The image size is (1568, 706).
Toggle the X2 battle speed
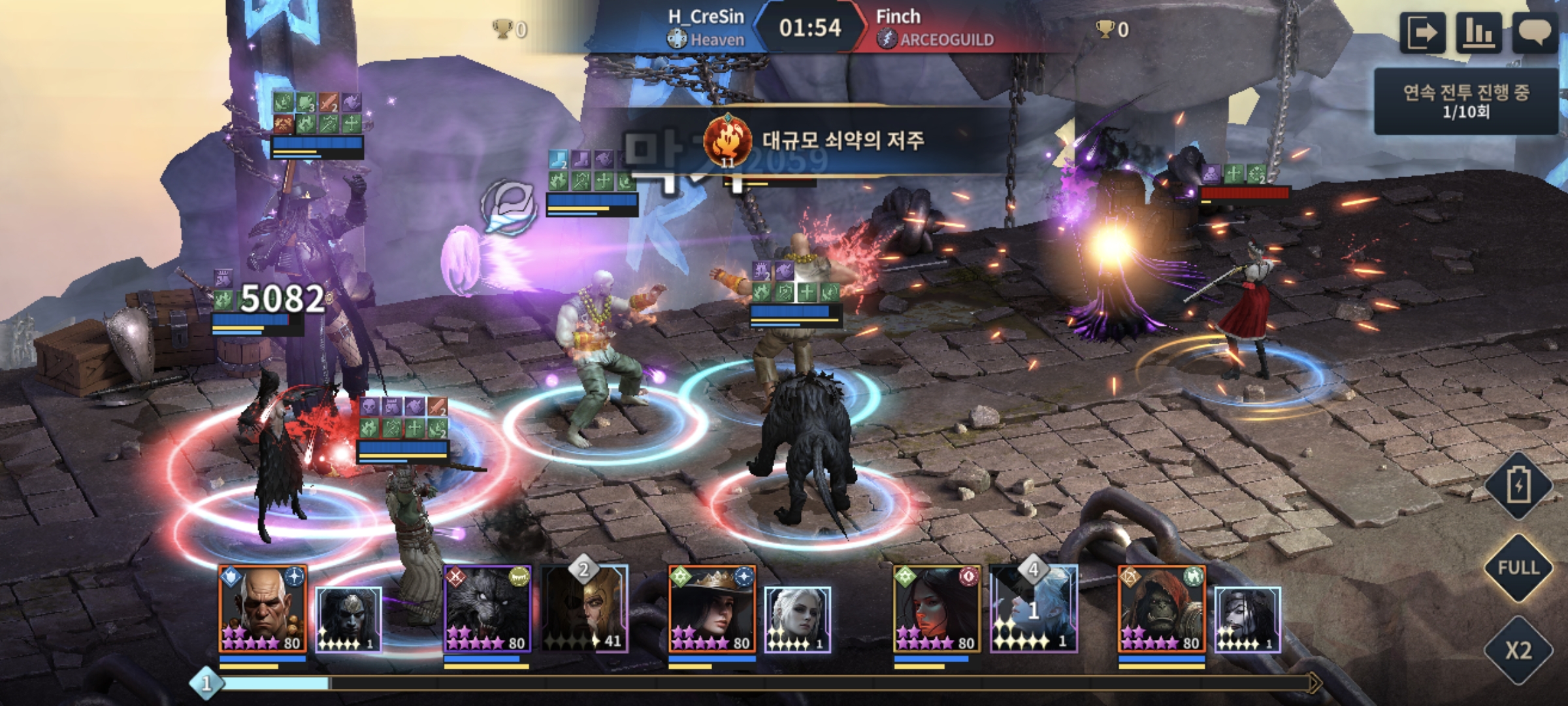click(1518, 650)
